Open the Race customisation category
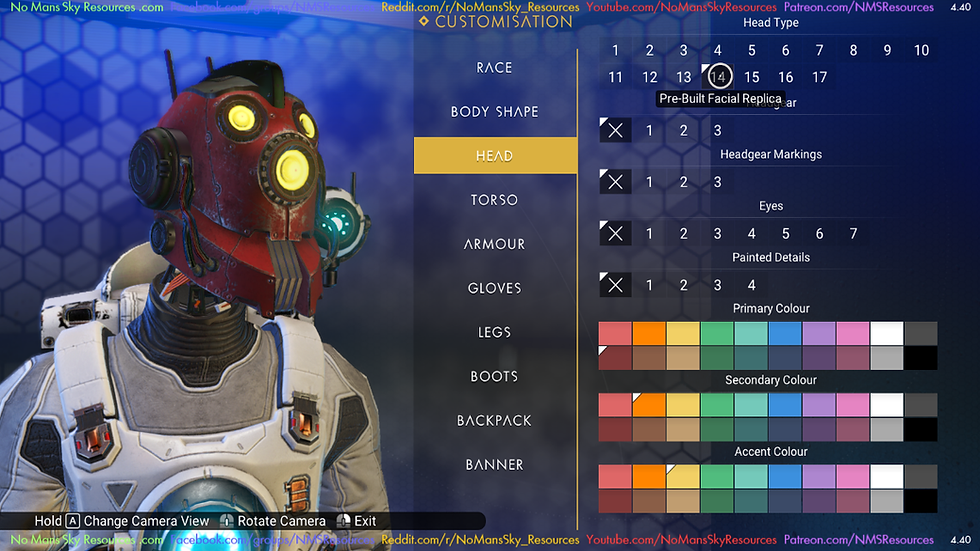The width and height of the screenshot is (980, 551). coord(495,68)
